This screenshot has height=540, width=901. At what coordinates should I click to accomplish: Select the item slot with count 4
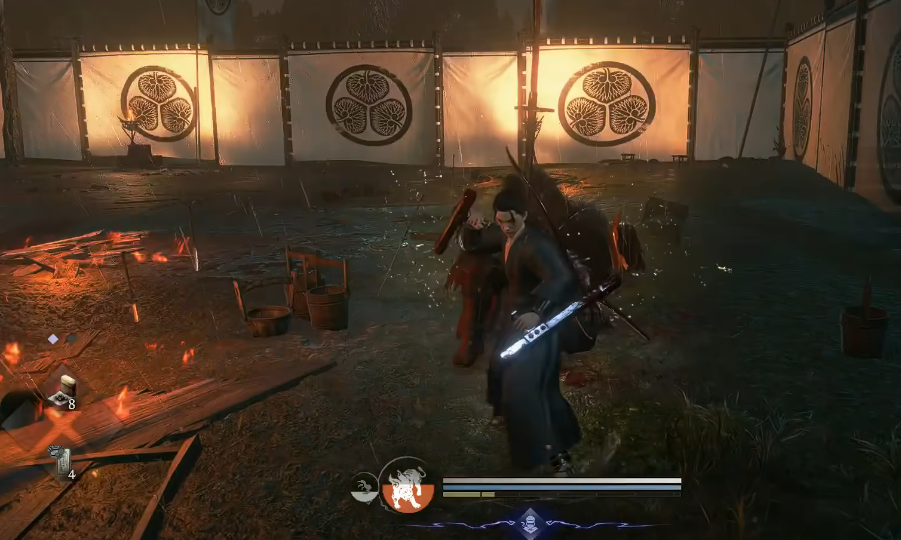pos(61,461)
